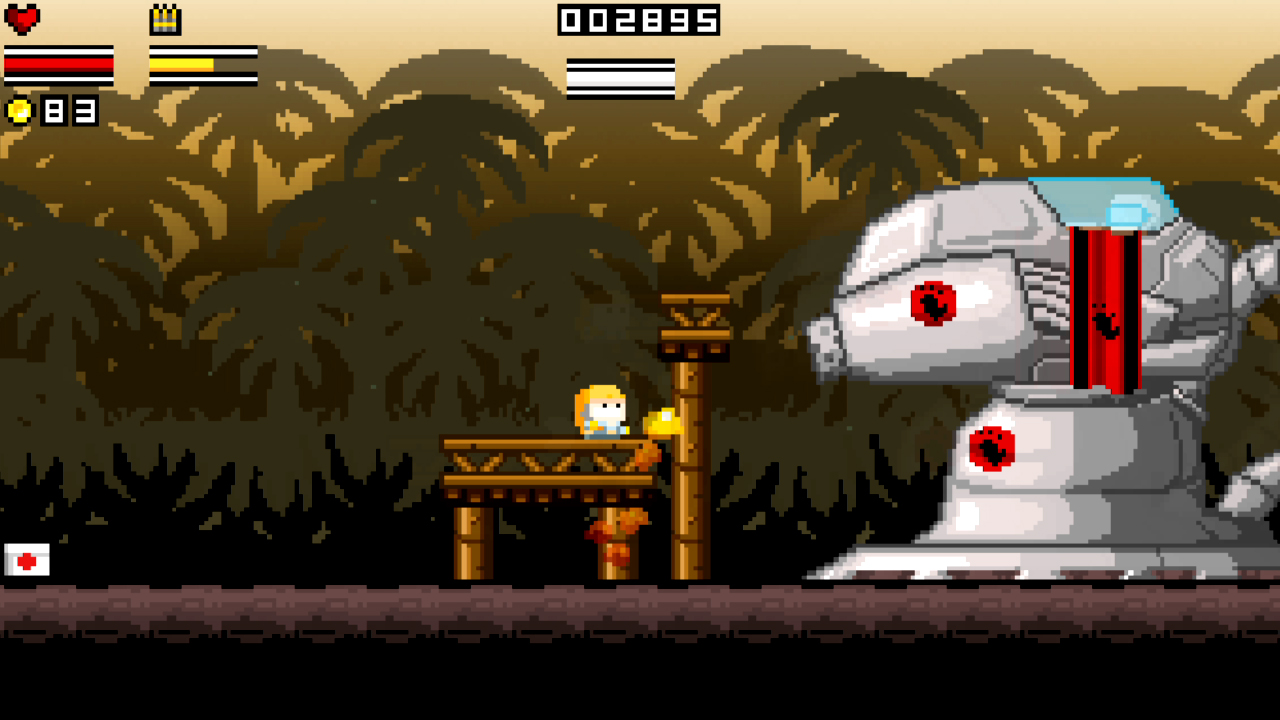Click the gold coin counter icon
This screenshot has width=1280, height=720.
click(19, 110)
